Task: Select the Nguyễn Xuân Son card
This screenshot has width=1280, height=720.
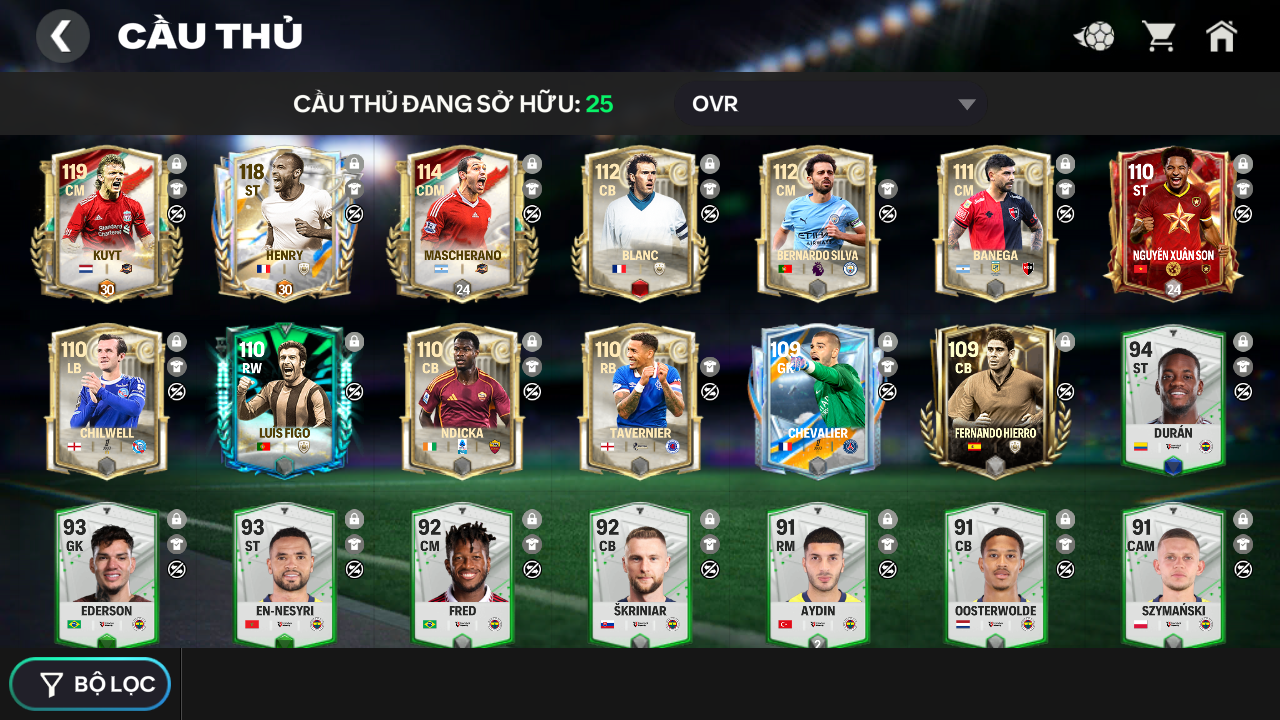Action: (1173, 224)
